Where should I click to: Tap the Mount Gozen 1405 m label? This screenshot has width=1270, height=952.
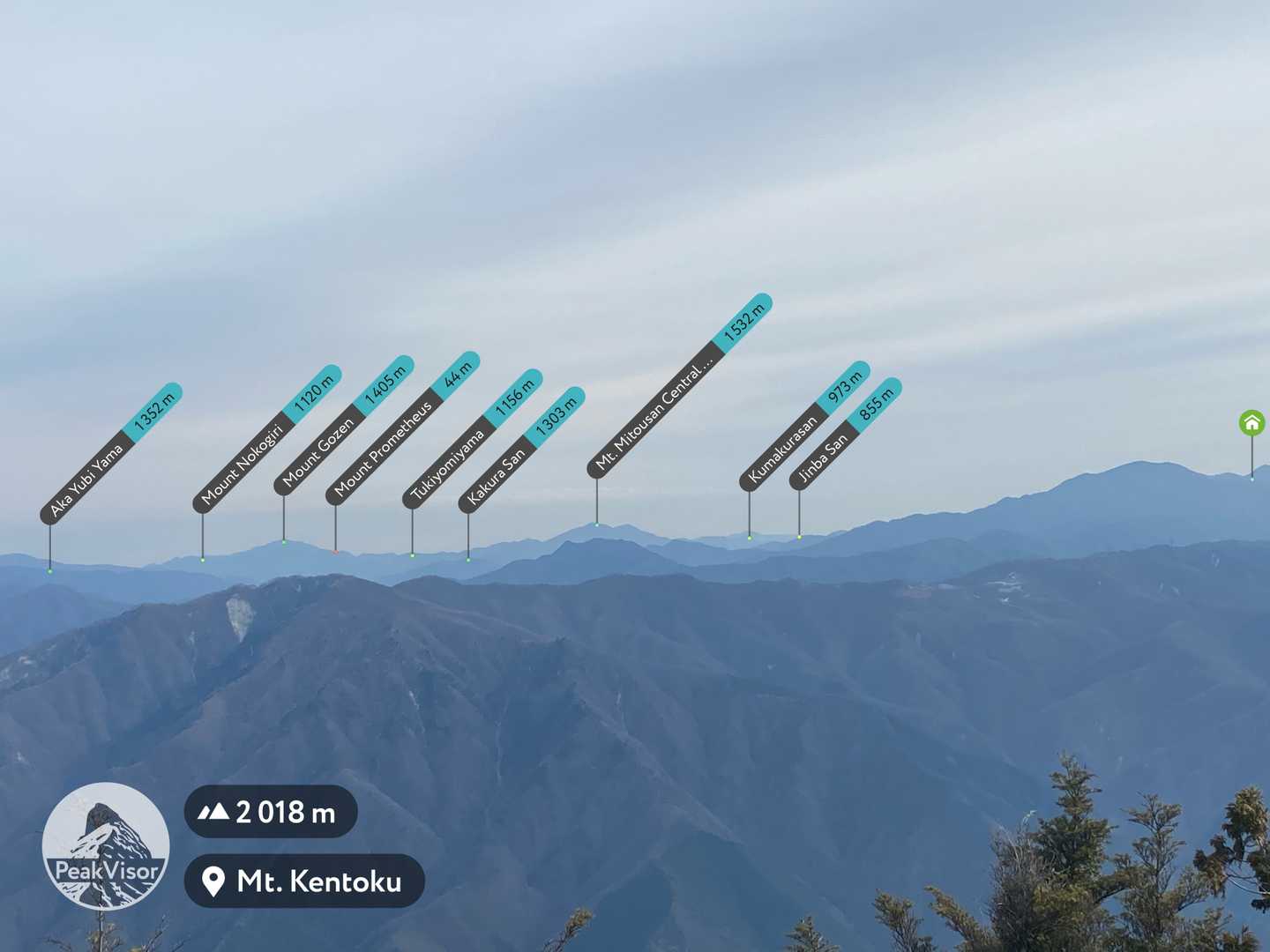(347, 423)
